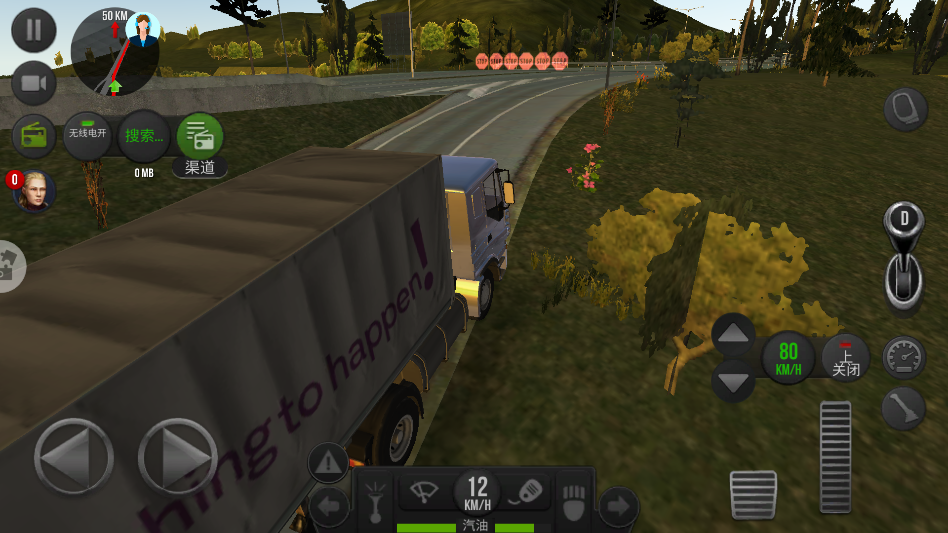
Task: Activate the right turn signal
Action: pyautogui.click(x=618, y=507)
